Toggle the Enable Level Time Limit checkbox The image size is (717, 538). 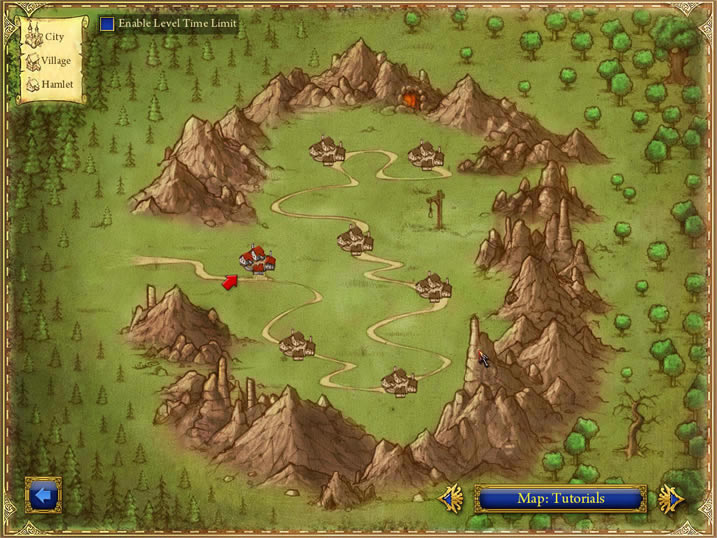[107, 23]
